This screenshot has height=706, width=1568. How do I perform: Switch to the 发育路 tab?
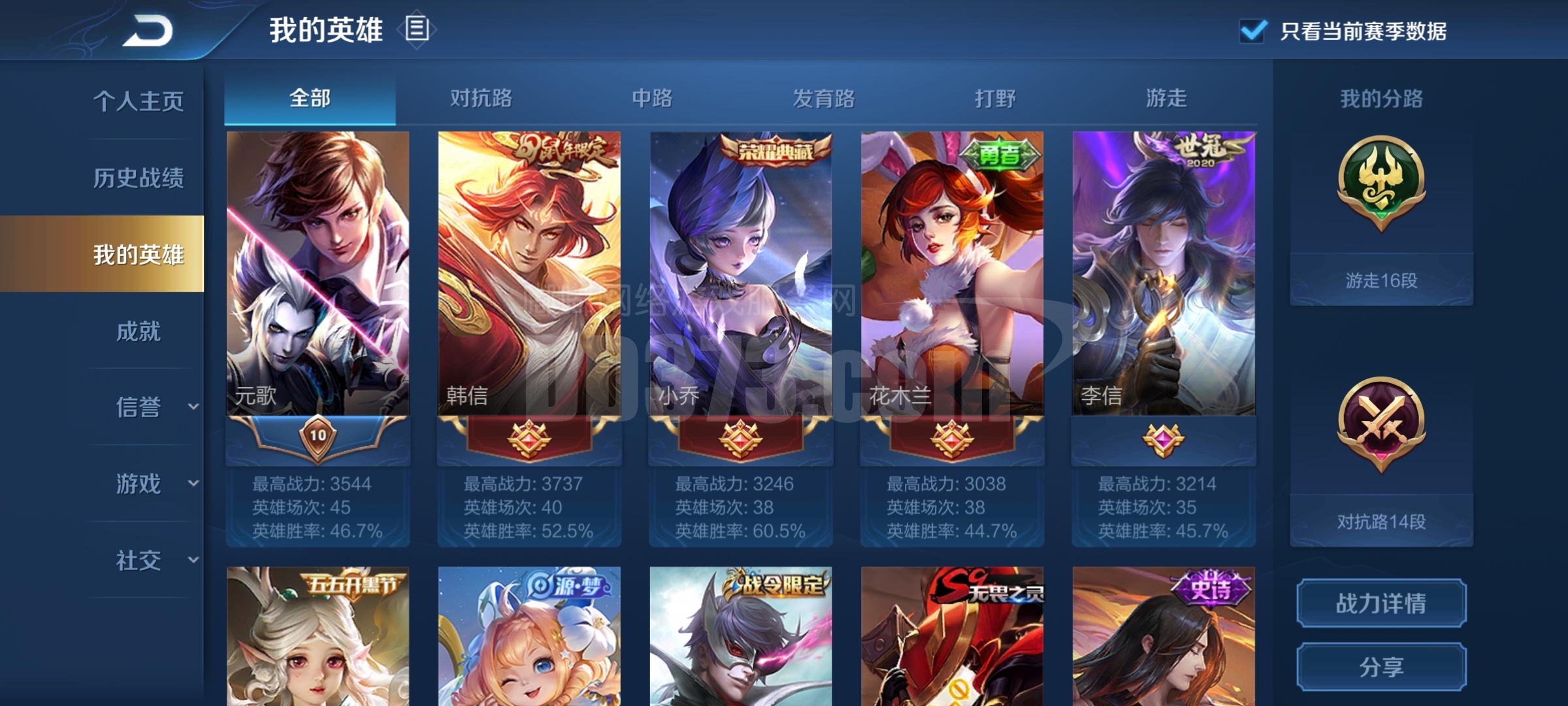point(824,99)
